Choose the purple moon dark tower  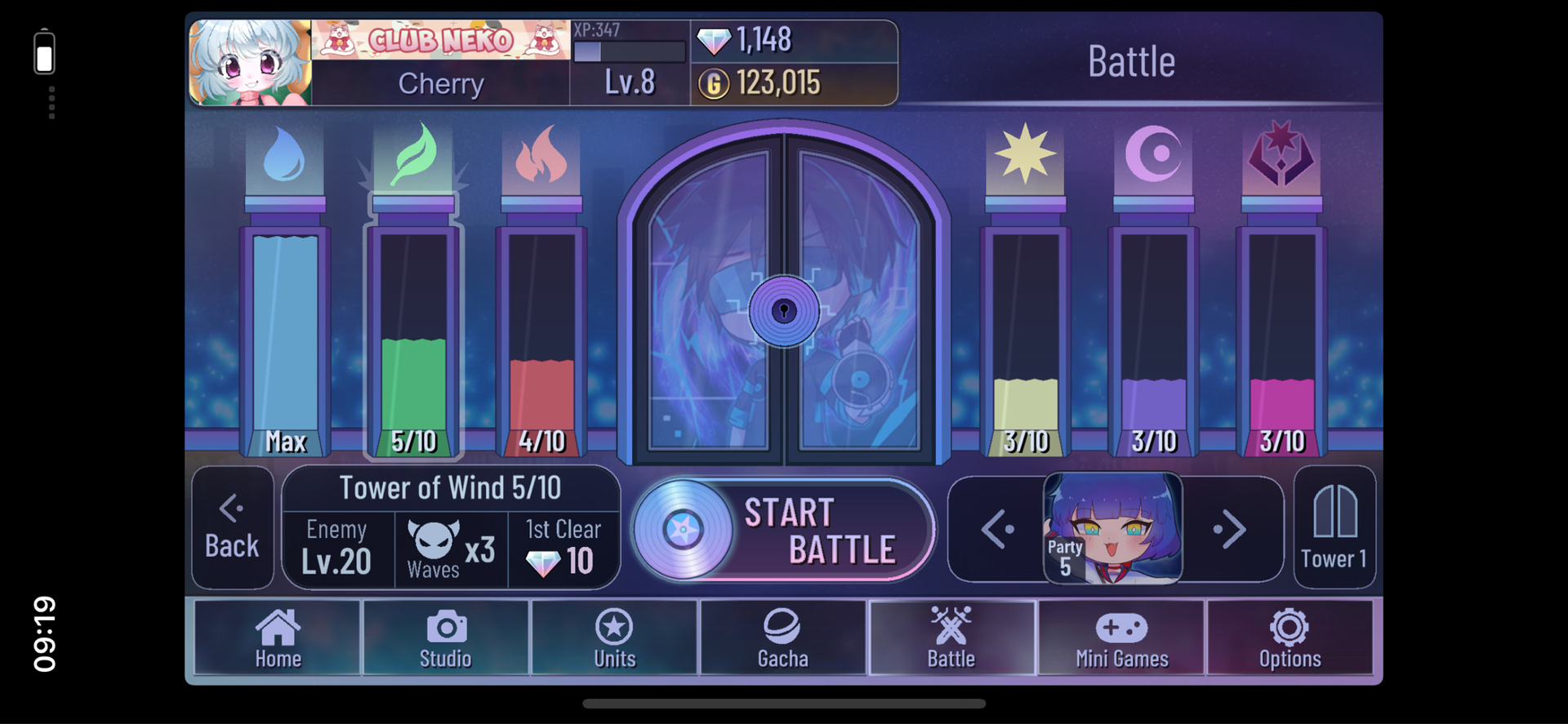point(1153,326)
